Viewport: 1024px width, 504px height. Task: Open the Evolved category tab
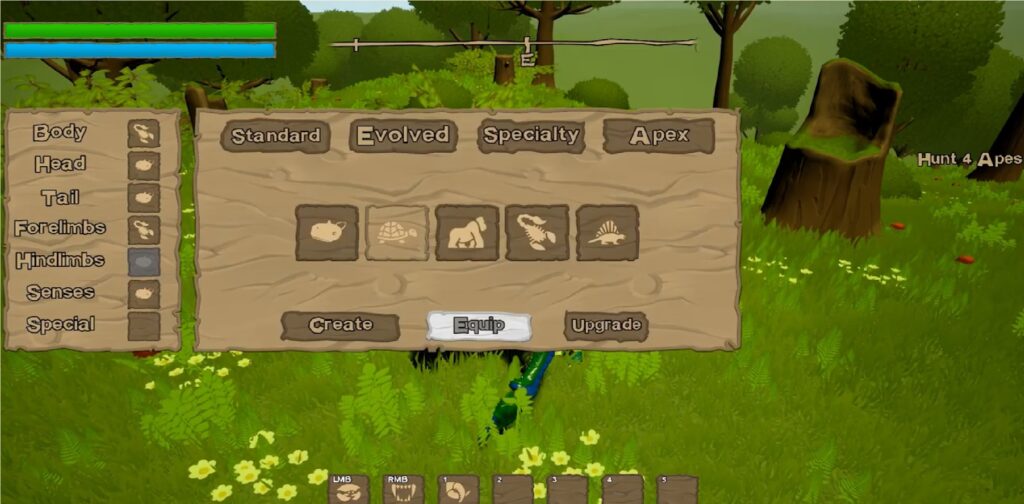[403, 136]
